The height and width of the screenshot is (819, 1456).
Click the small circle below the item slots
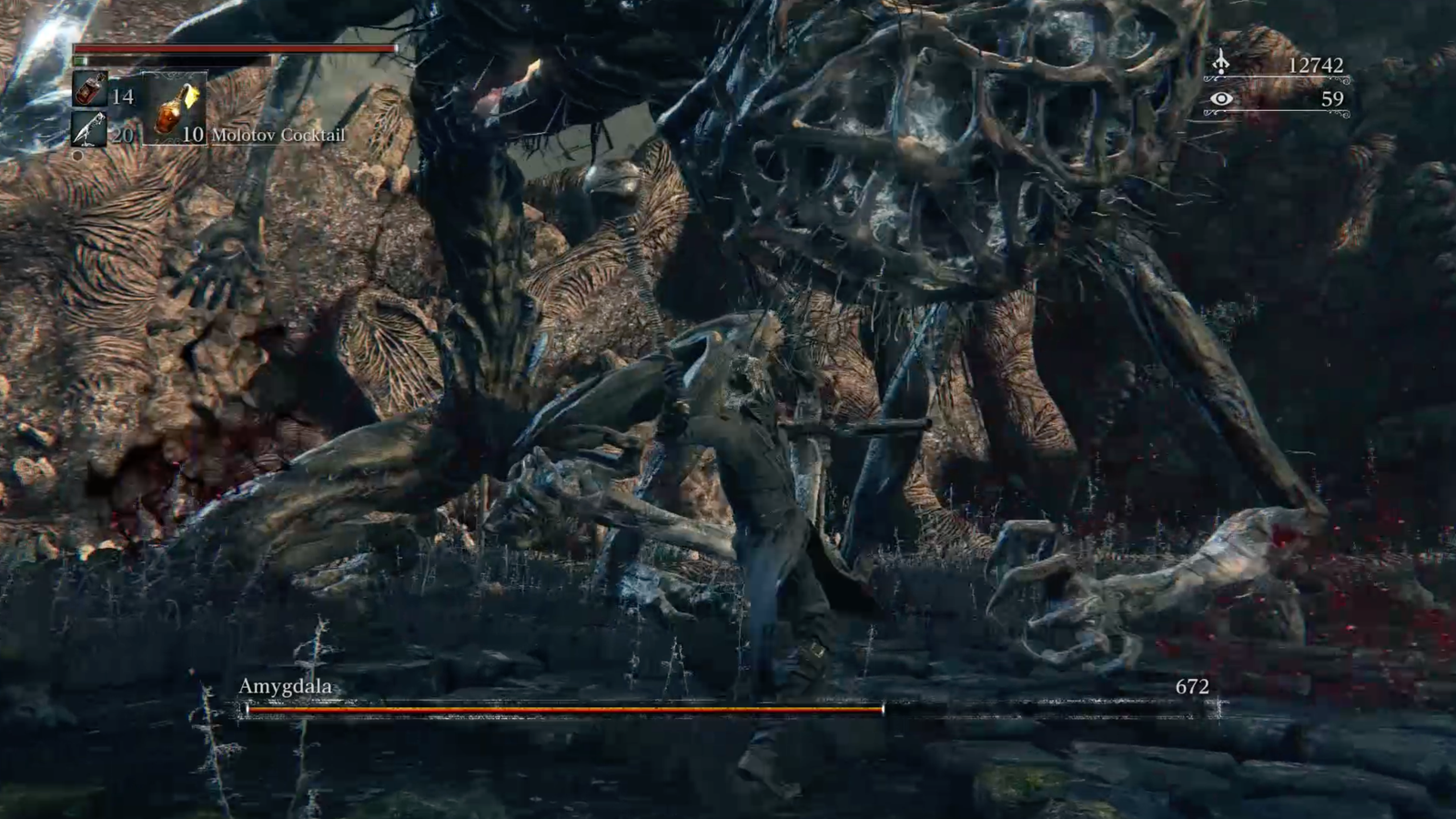(x=78, y=155)
